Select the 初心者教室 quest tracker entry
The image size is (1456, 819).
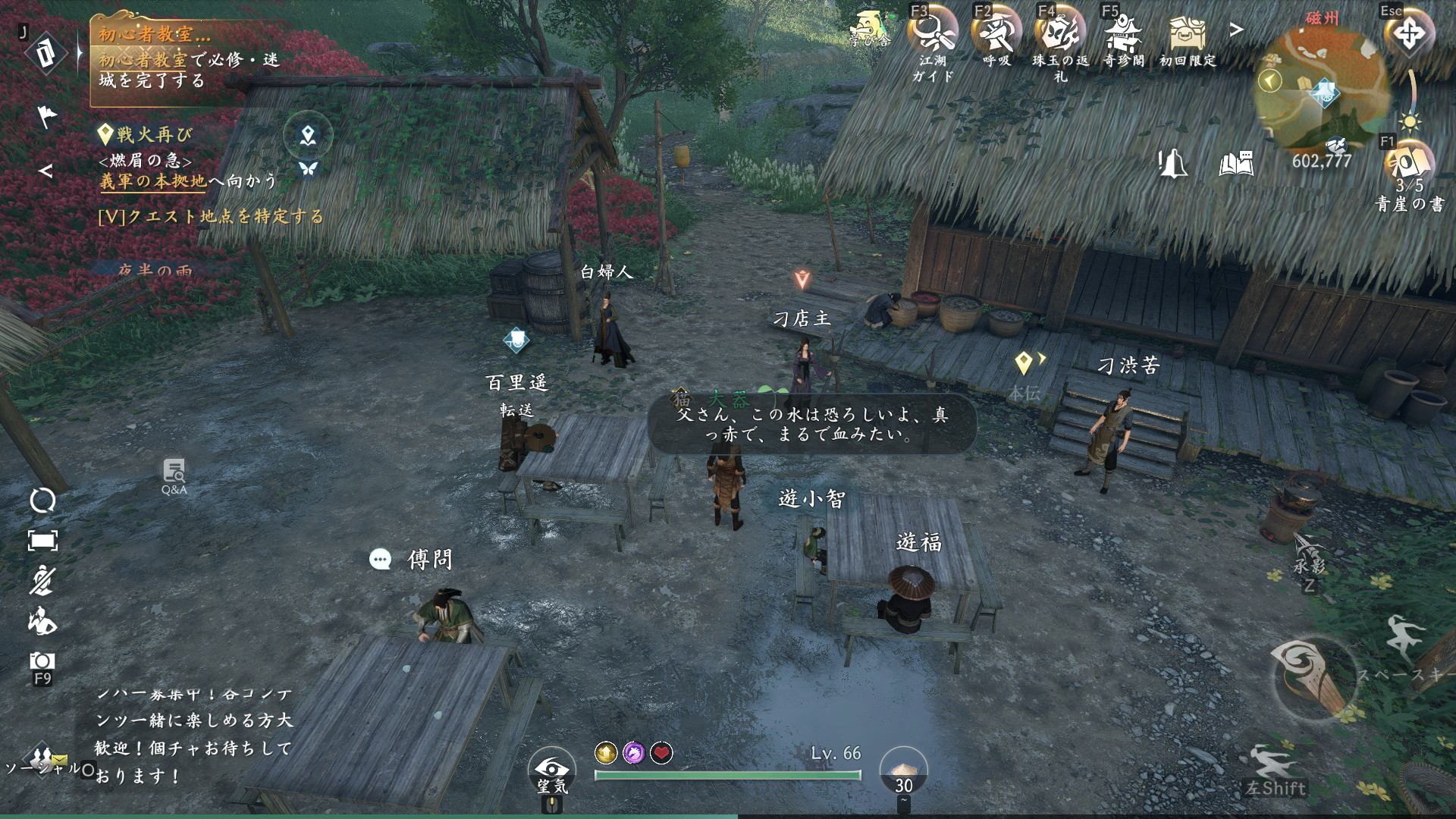[190, 58]
